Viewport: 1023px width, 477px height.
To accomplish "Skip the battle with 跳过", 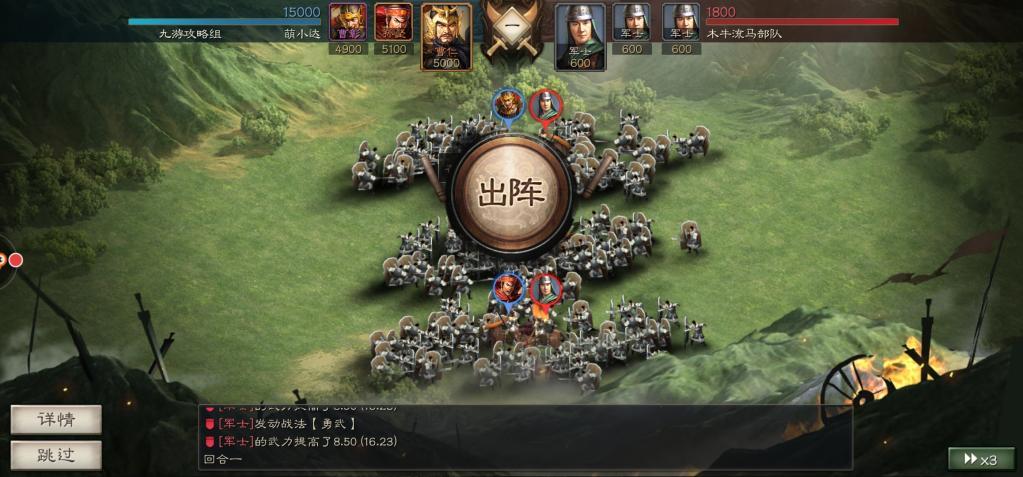I will click(56, 455).
